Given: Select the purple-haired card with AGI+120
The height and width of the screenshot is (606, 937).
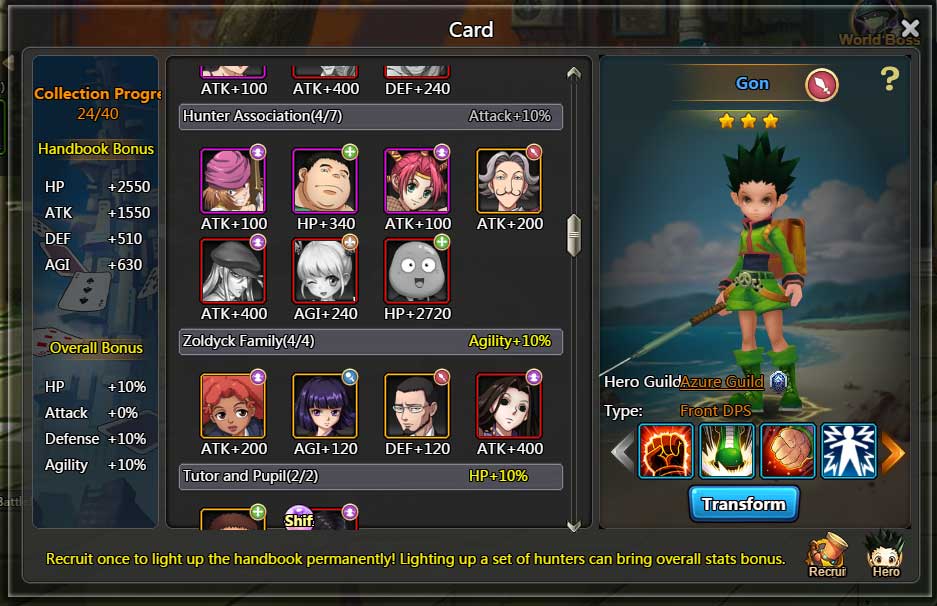Looking at the screenshot, I should tap(324, 406).
